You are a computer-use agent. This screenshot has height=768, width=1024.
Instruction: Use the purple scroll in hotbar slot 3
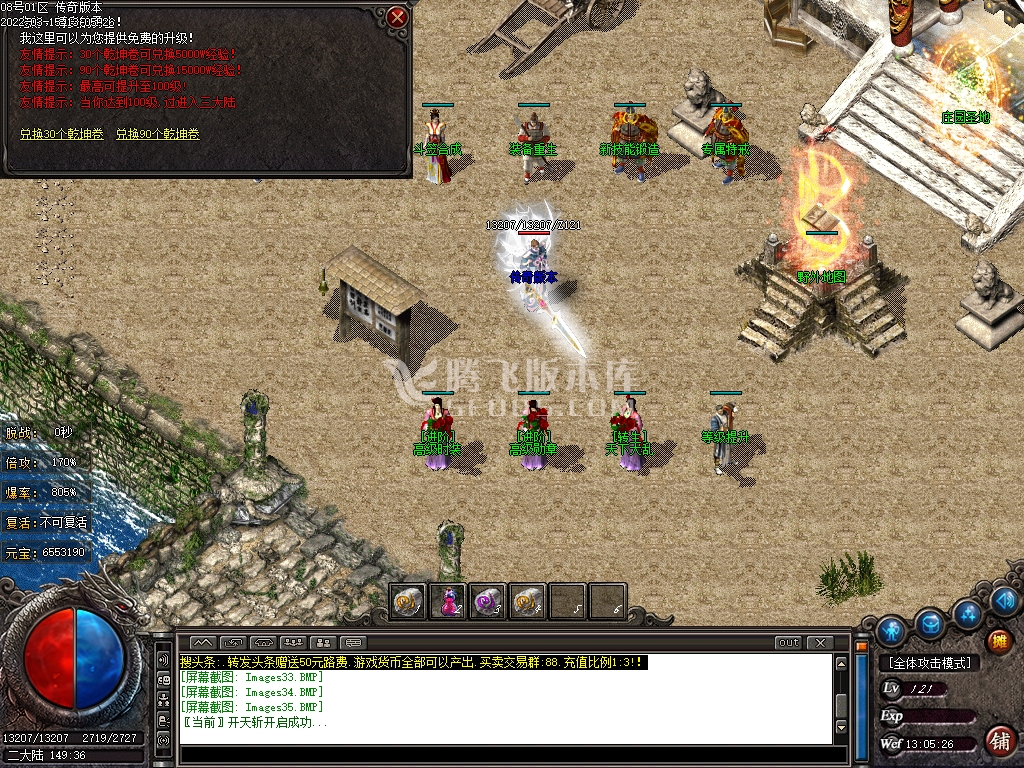pyautogui.click(x=487, y=601)
